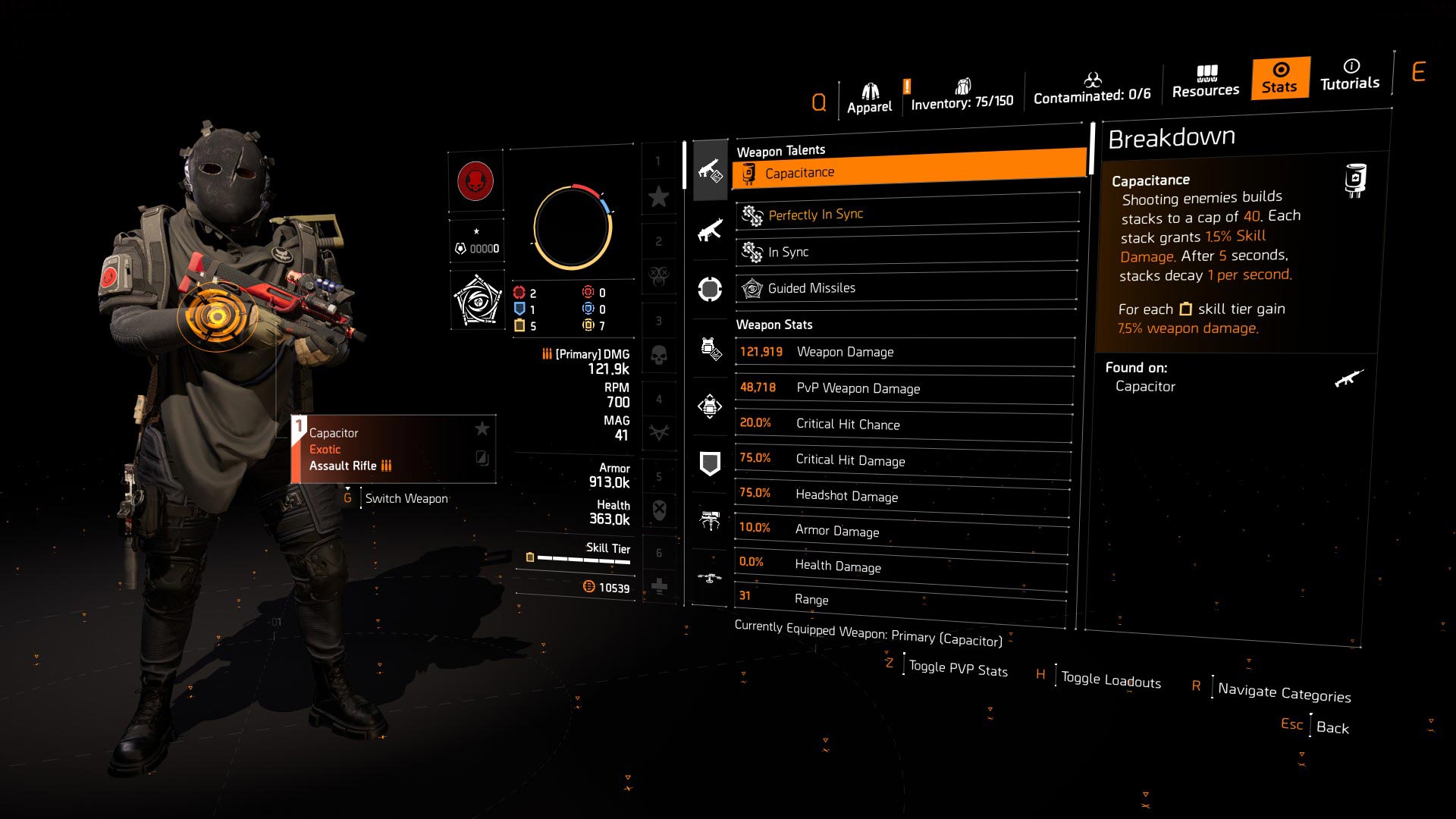Select the sidearm slot icon

pos(711,289)
